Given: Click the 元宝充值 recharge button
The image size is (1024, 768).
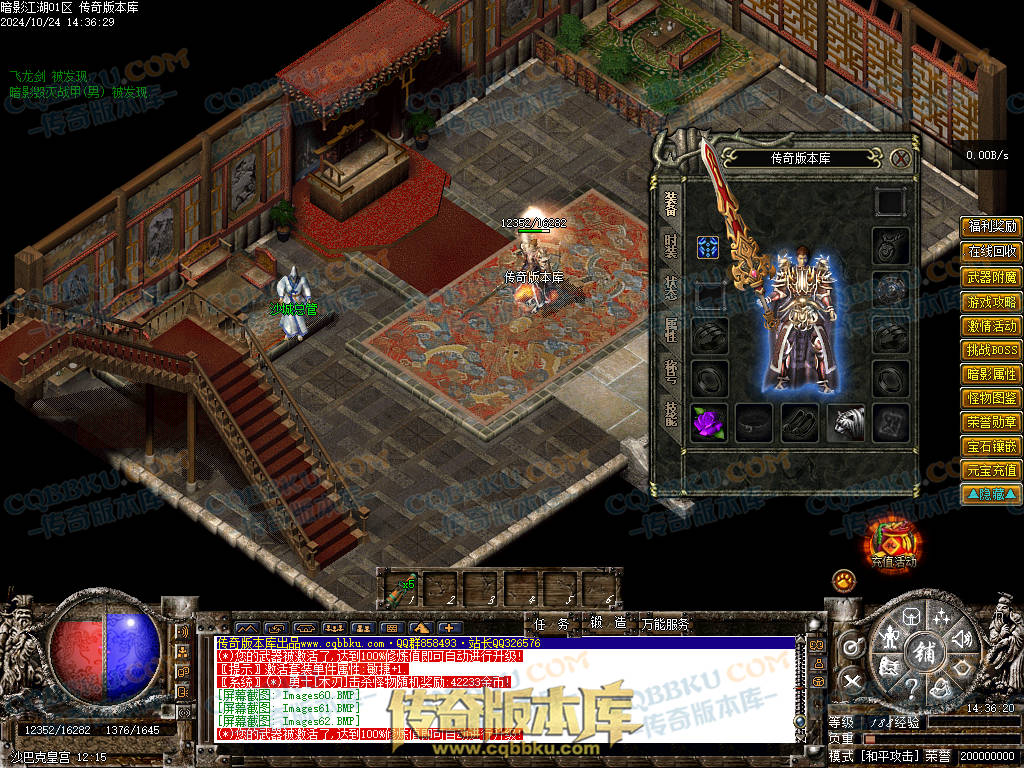Looking at the screenshot, I should tap(991, 470).
